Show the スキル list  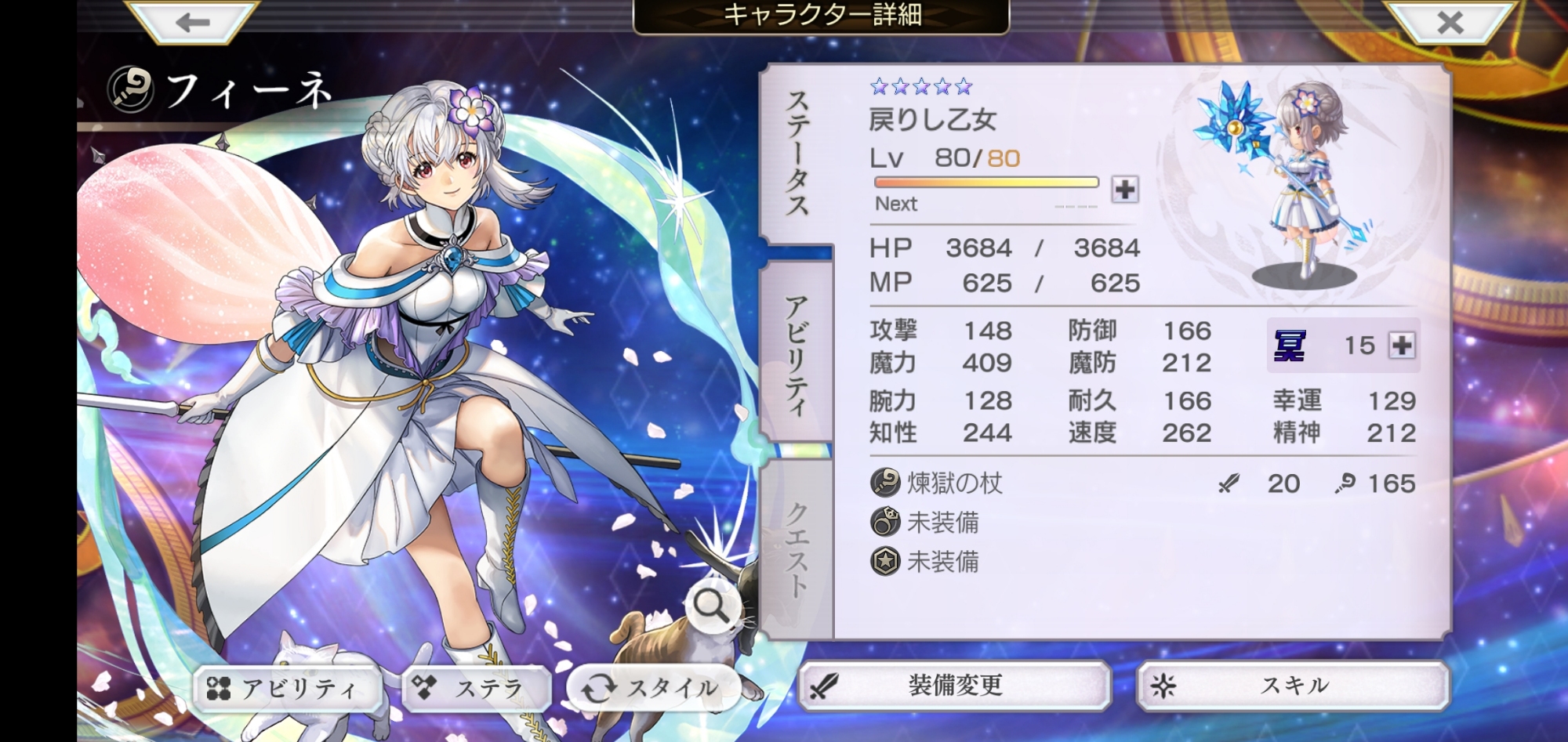pos(1294,686)
